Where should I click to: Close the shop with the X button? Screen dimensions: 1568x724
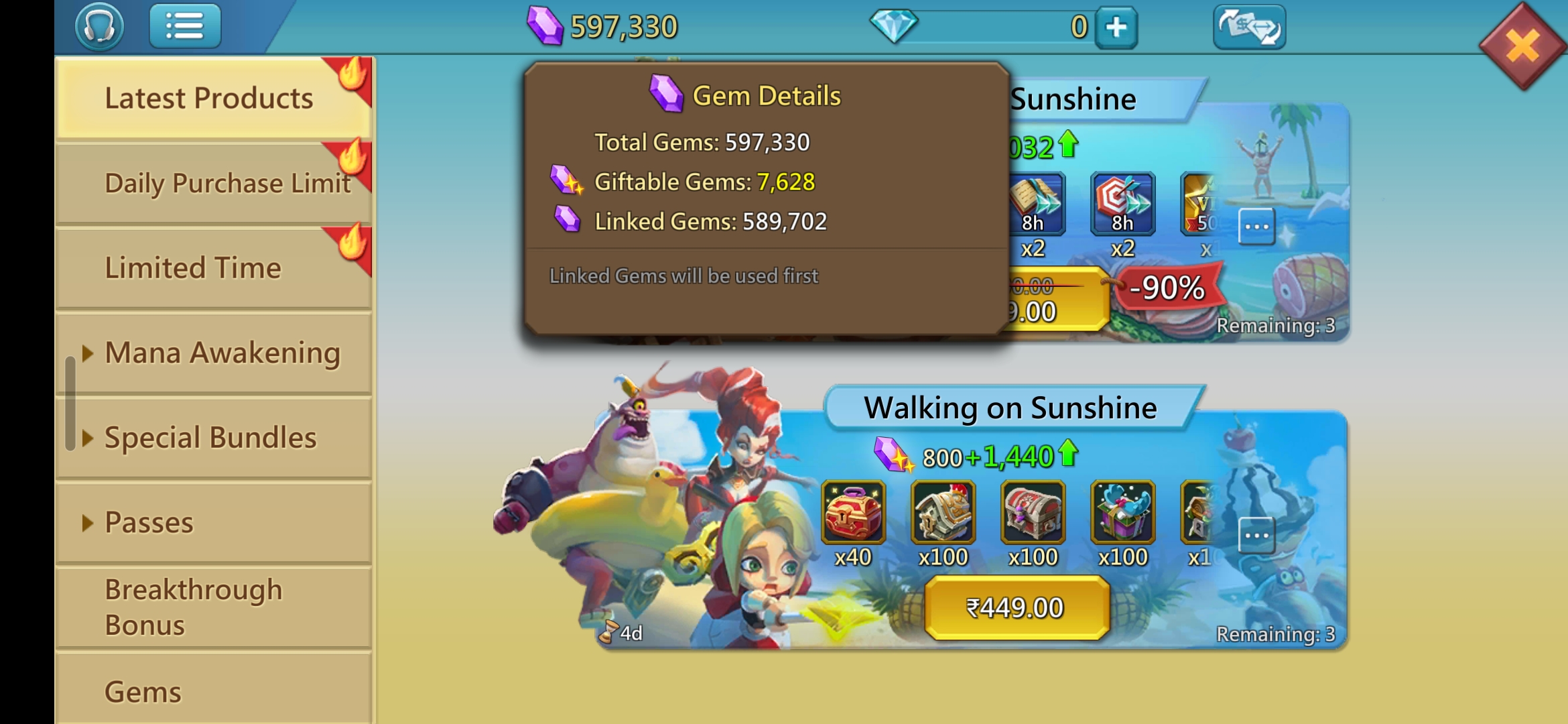pyautogui.click(x=1522, y=46)
